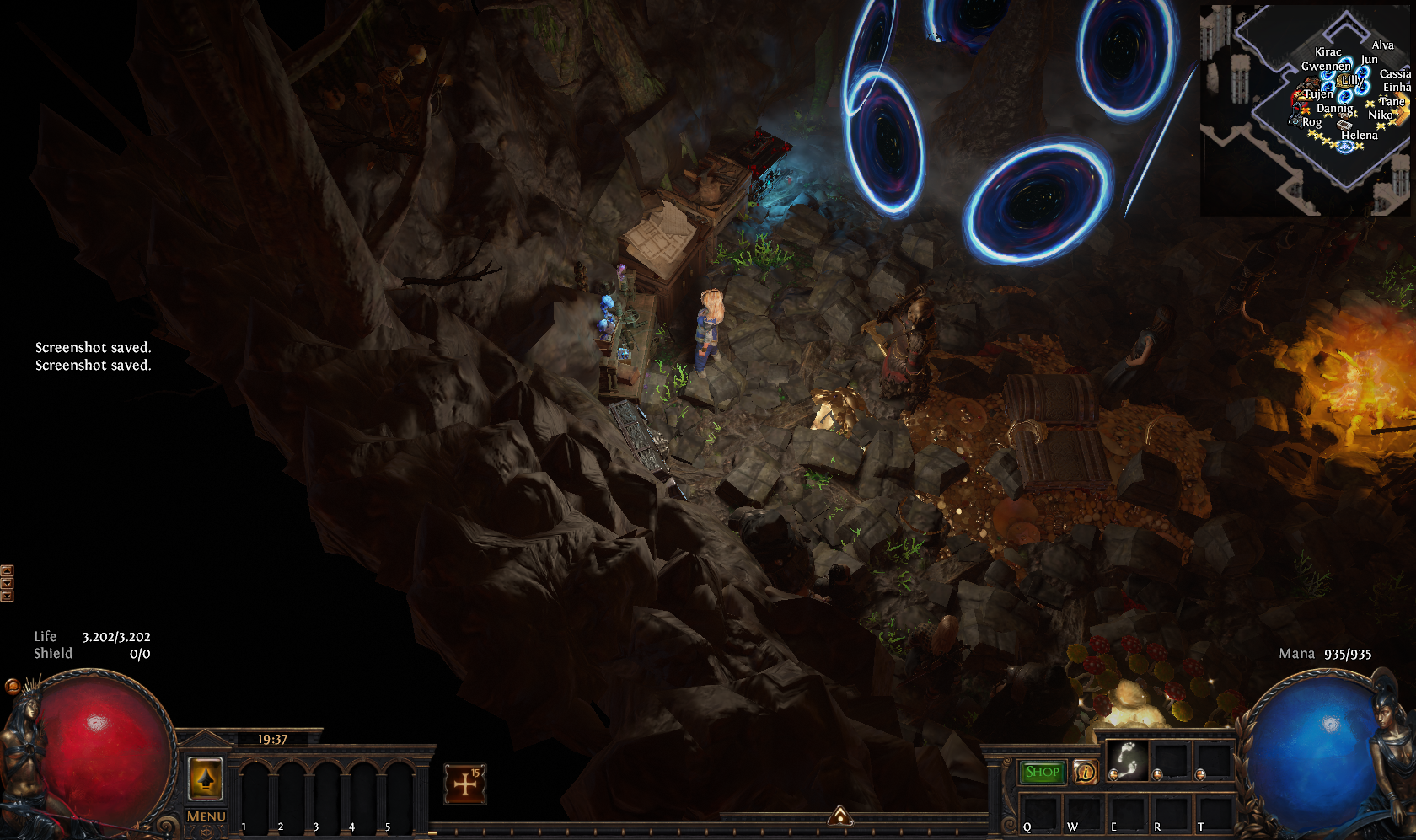
Task: Click the arrow tab above the experience bar
Action: (x=839, y=815)
